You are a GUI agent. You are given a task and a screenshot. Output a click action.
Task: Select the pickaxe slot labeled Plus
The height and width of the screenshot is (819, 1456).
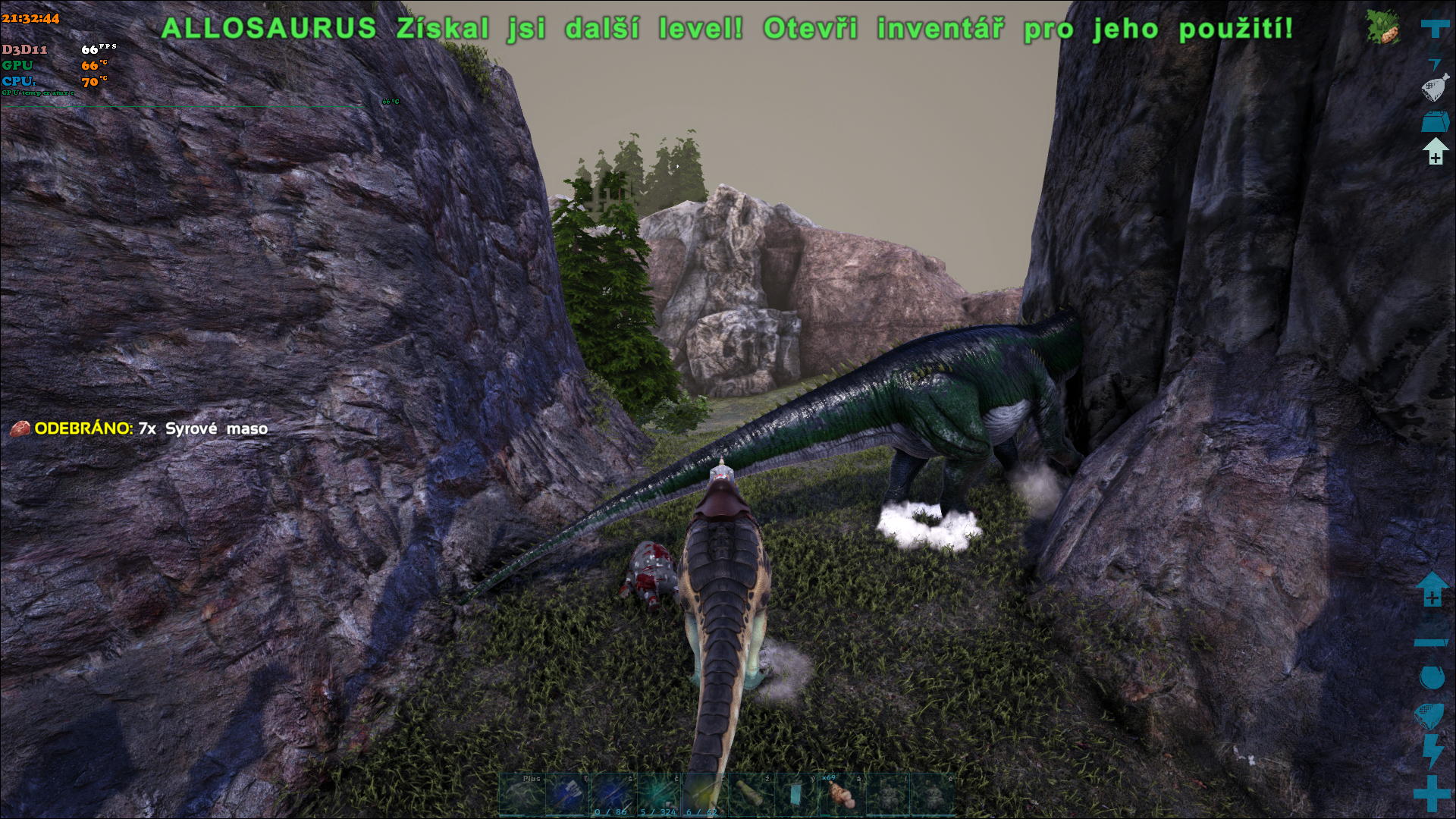click(x=522, y=794)
